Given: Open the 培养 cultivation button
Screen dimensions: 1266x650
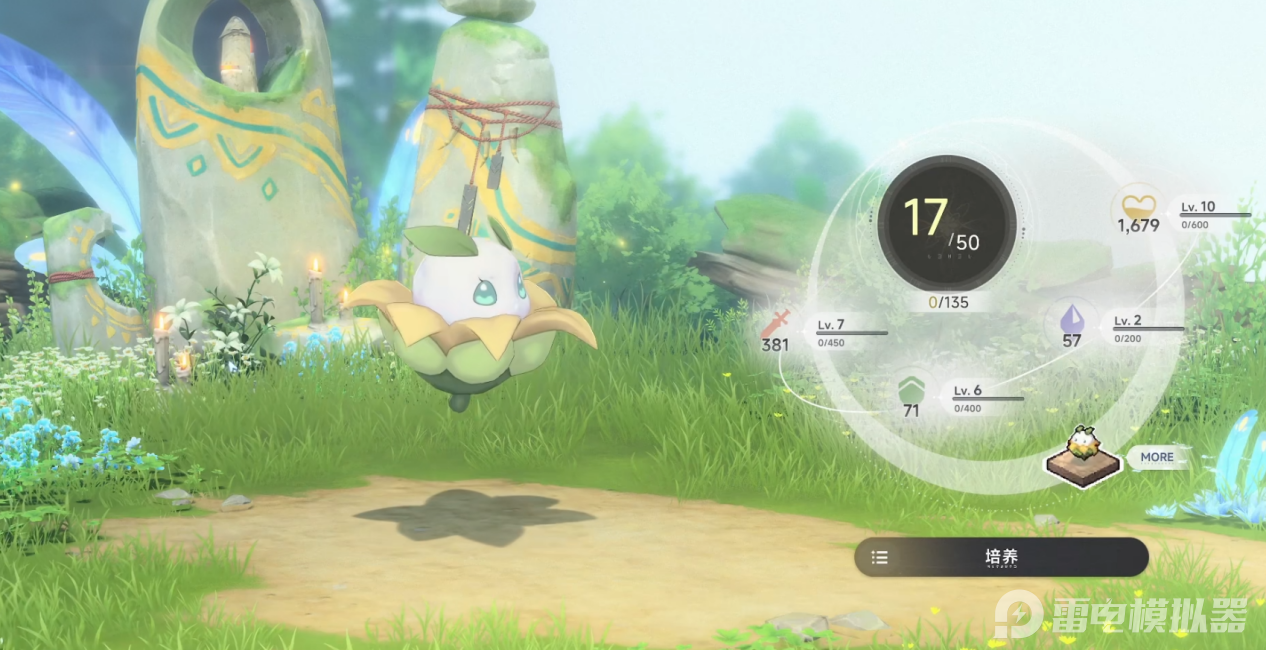Looking at the screenshot, I should pos(1001,557).
